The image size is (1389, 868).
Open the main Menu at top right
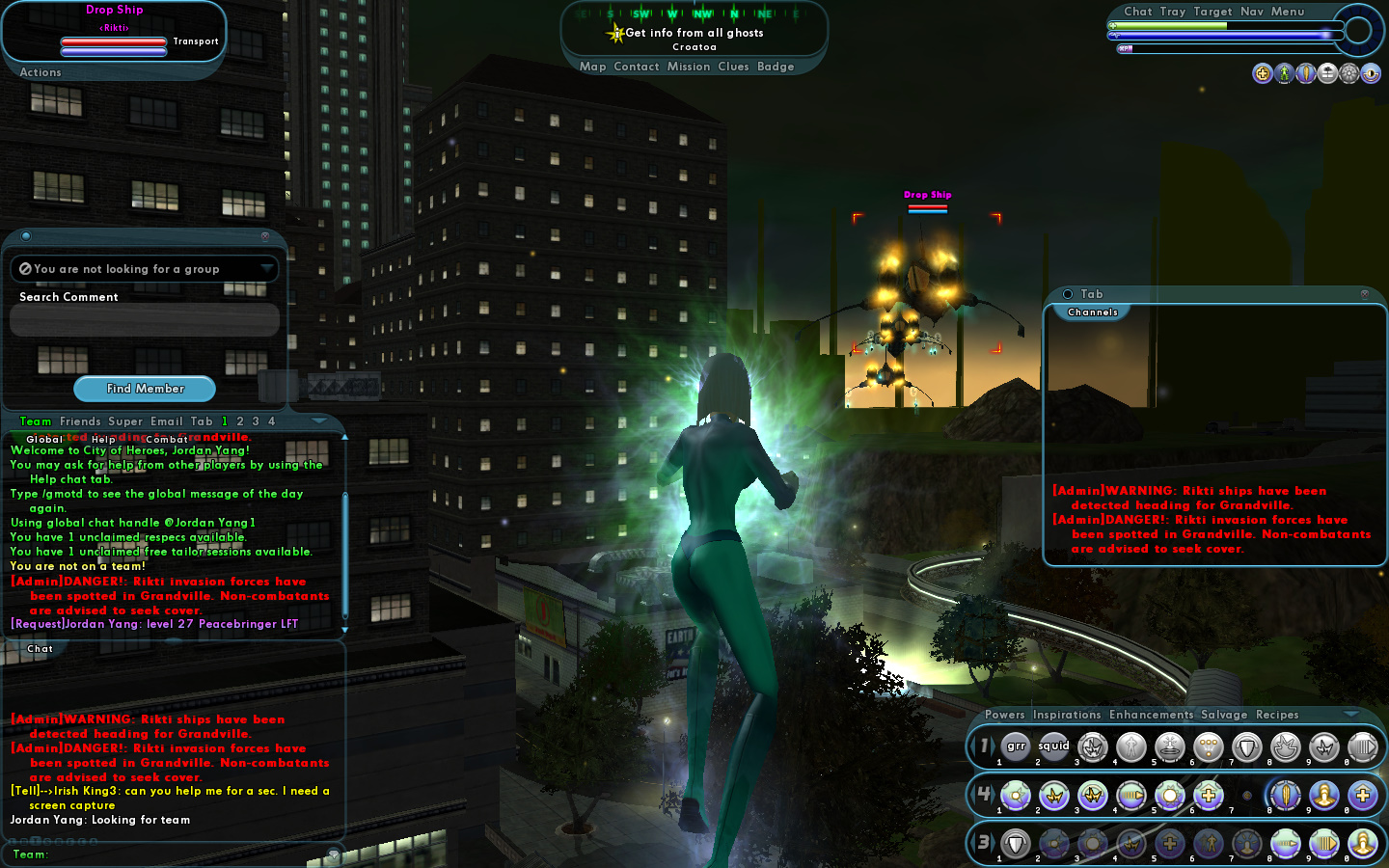[x=1287, y=12]
